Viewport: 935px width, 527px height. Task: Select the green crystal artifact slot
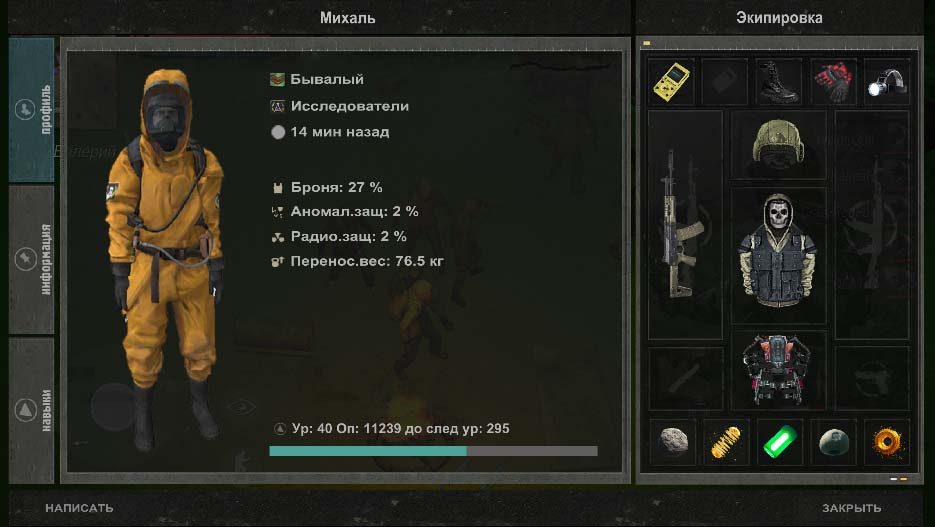pyautogui.click(x=778, y=442)
